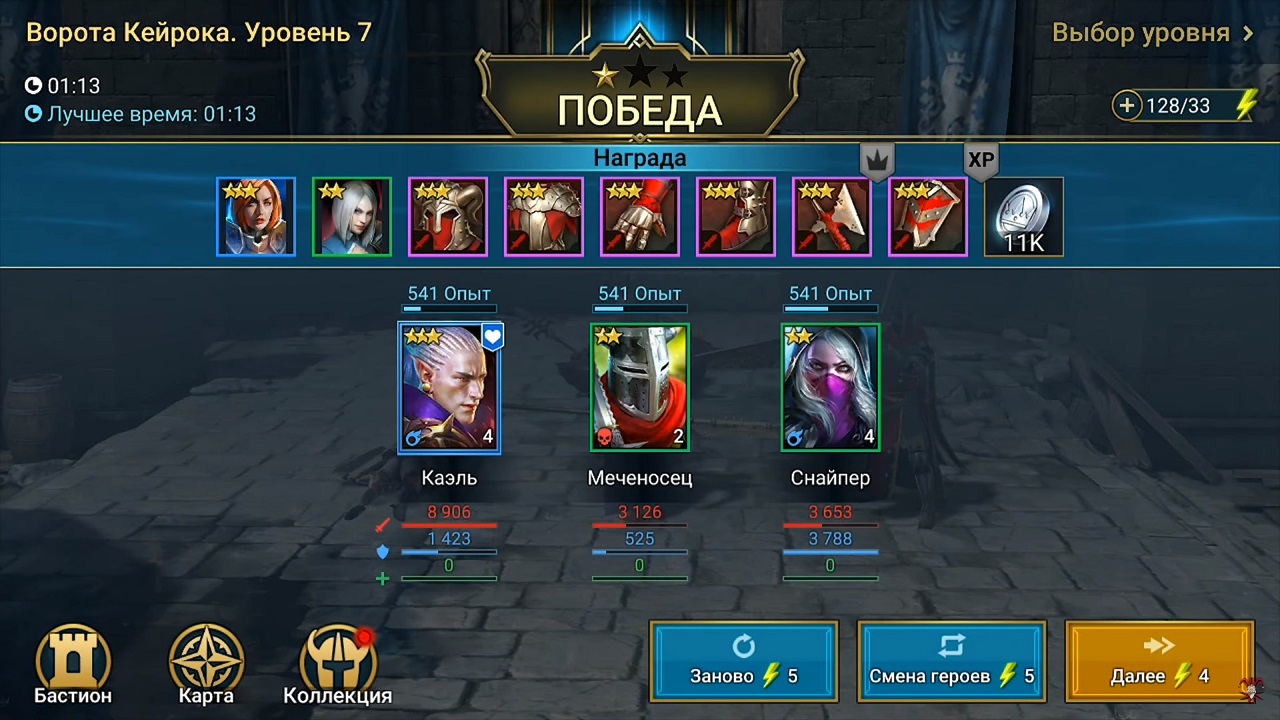The height and width of the screenshot is (720, 1280).
Task: View the boots artifact reward
Action: pos(736,217)
